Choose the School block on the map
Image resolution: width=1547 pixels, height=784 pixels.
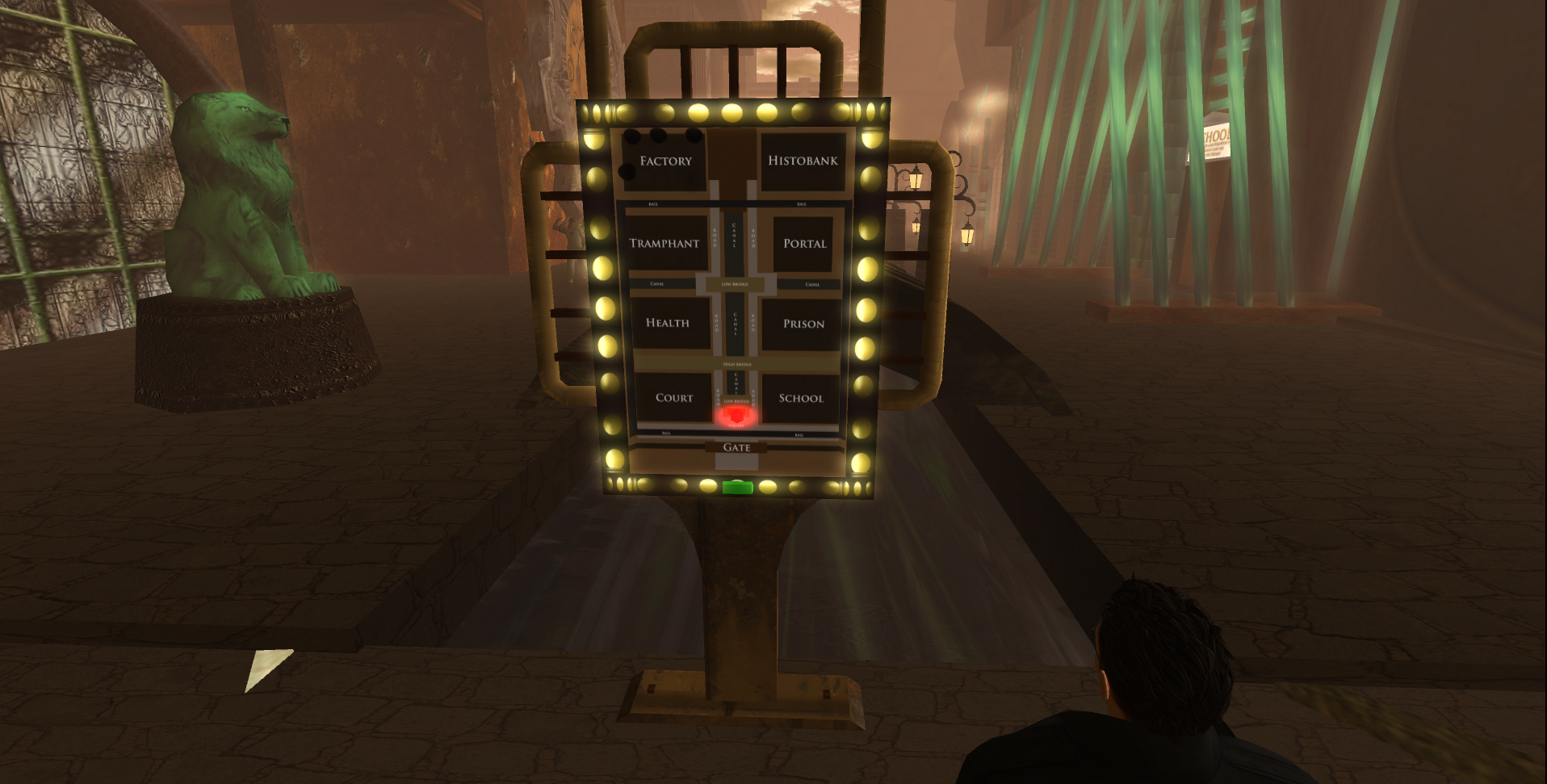(x=801, y=398)
